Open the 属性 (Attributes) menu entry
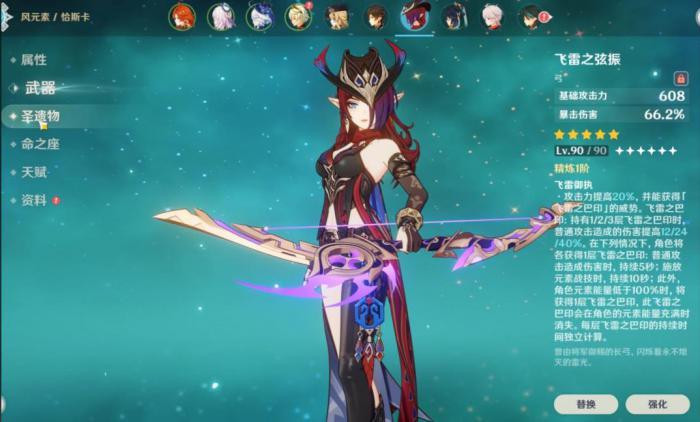700x422 pixels. coord(34,60)
